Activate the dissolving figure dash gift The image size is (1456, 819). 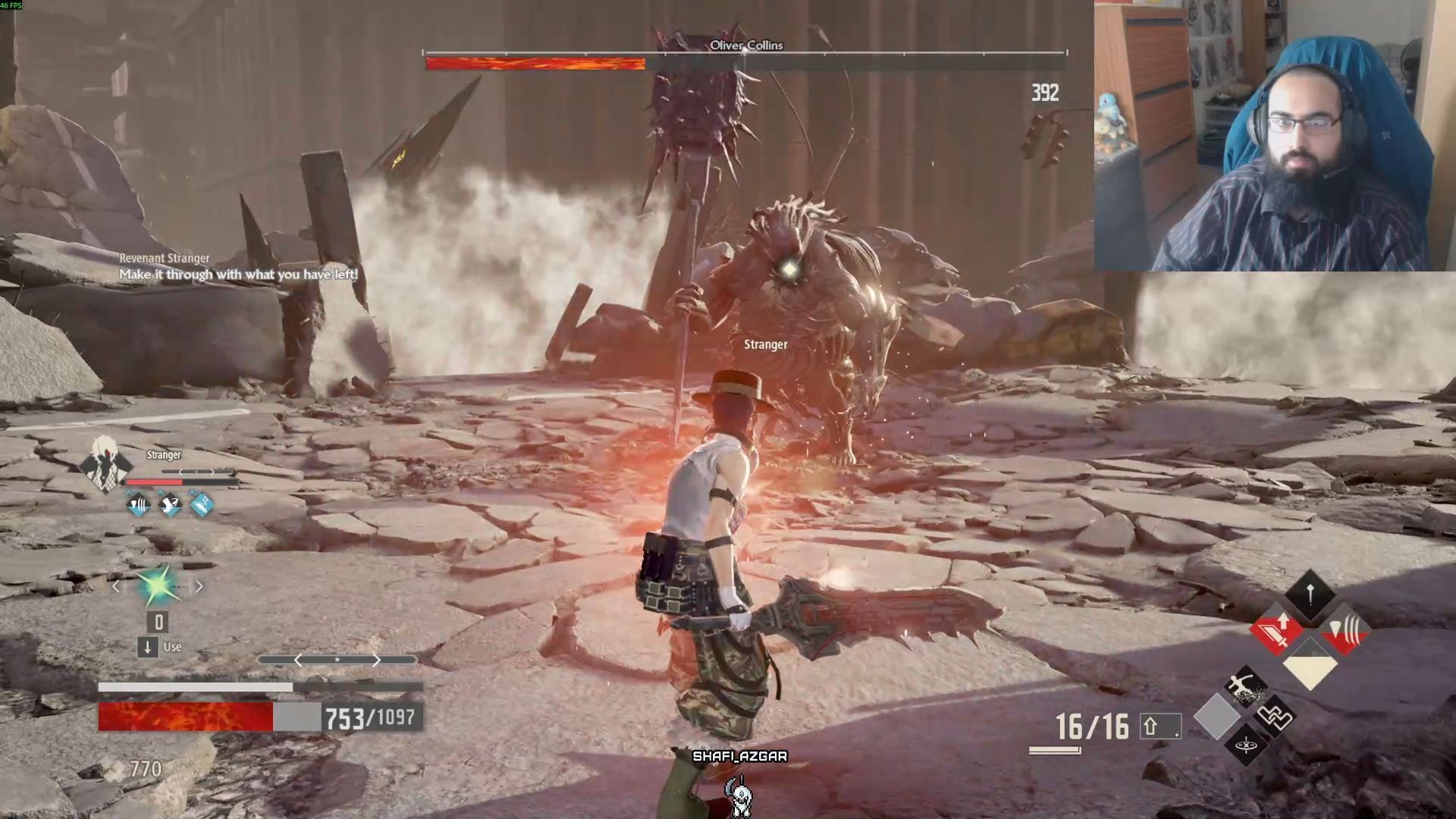pyautogui.click(x=1245, y=686)
